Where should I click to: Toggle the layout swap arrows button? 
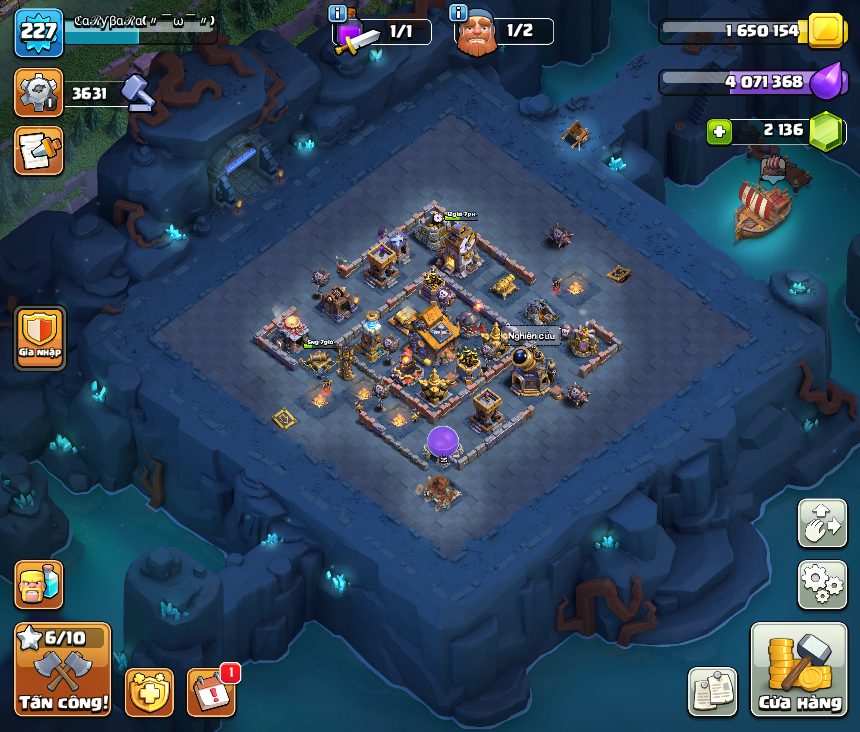click(x=821, y=523)
